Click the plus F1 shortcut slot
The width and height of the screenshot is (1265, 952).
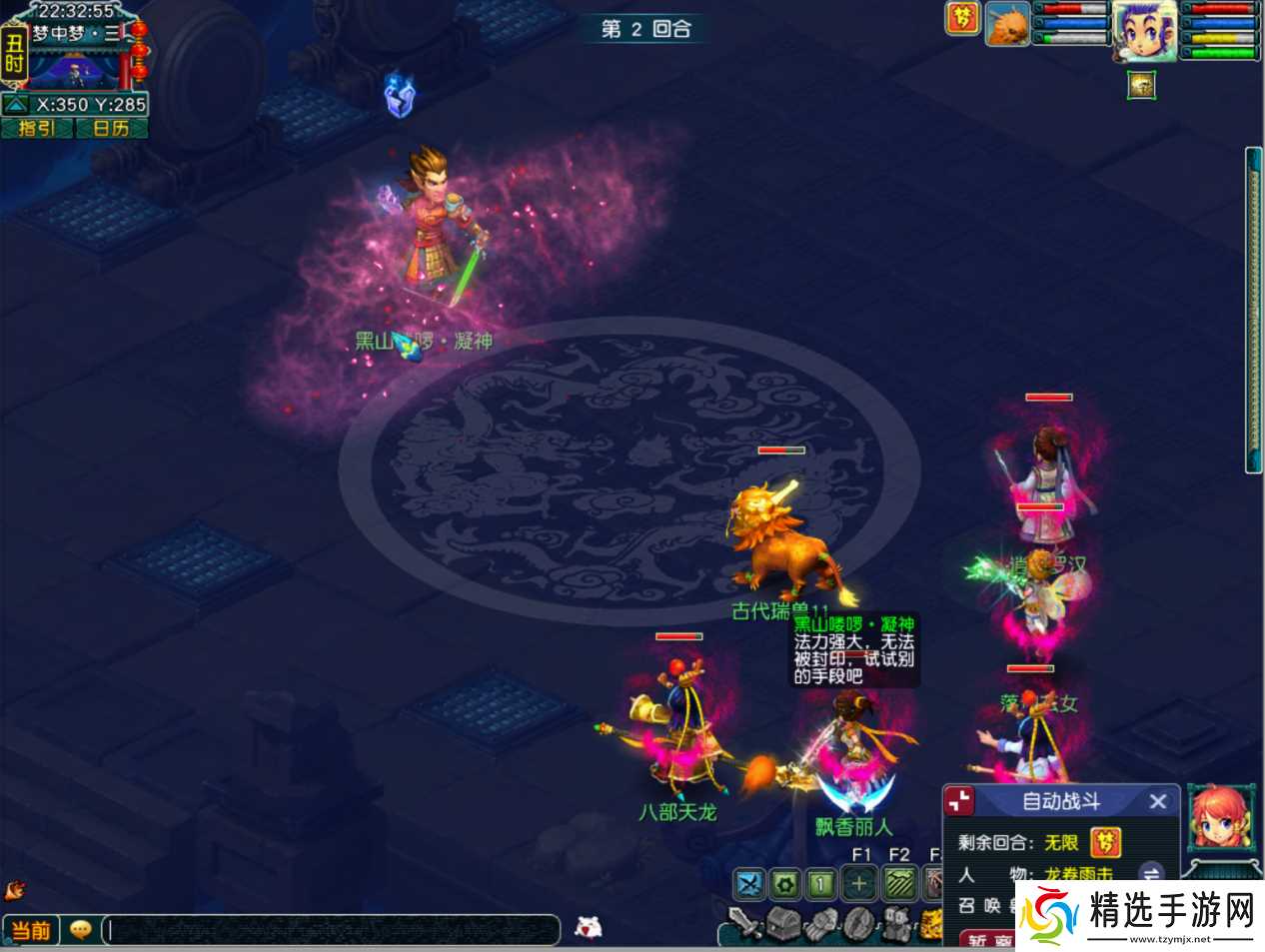click(859, 883)
